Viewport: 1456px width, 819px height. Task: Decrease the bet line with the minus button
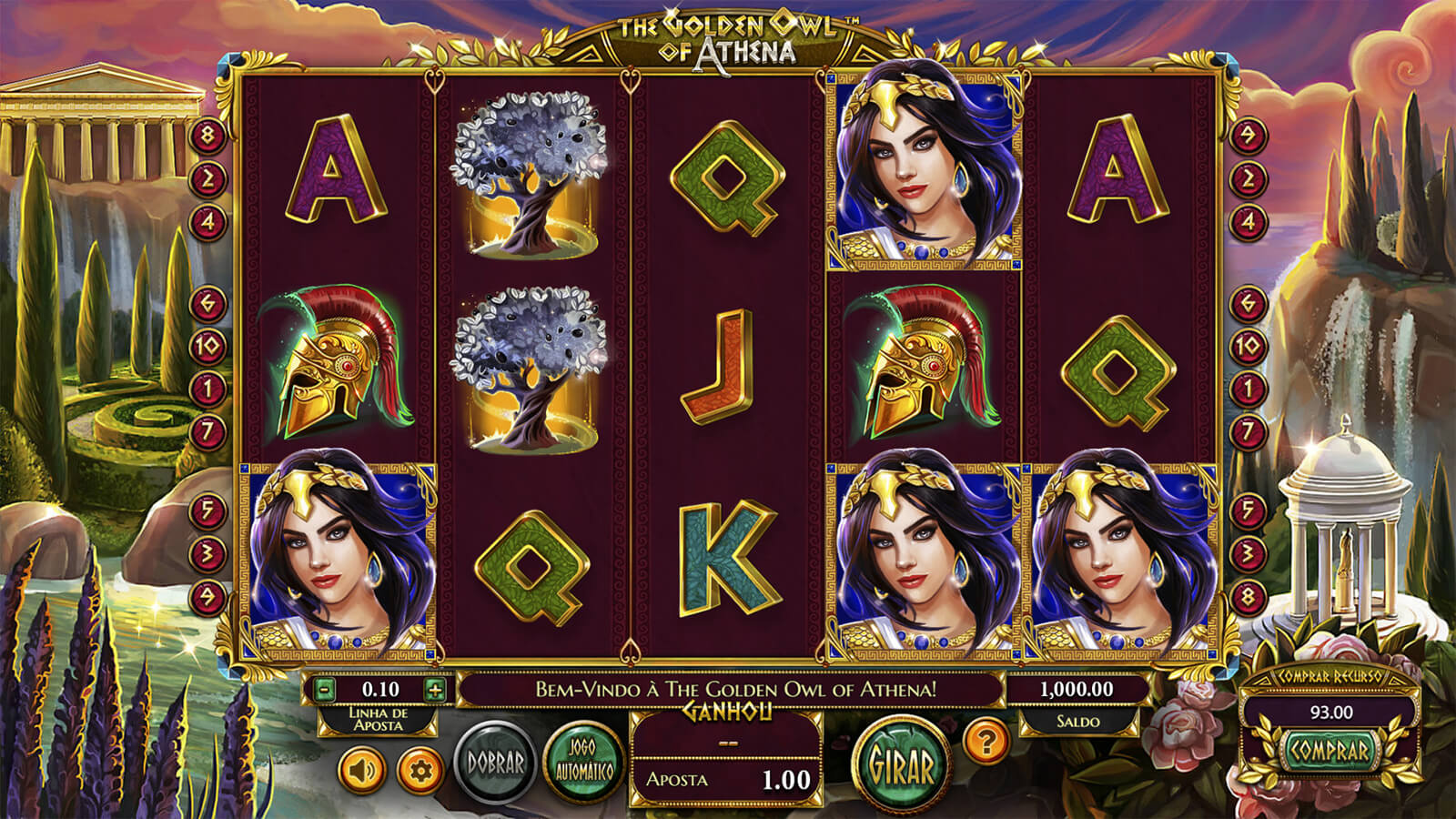tap(325, 689)
